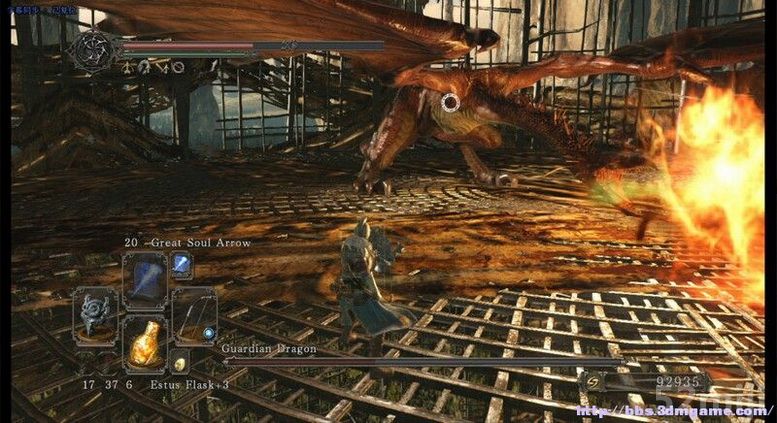777x423 pixels.
Task: Click the small queued spell icon
Action: point(182,264)
